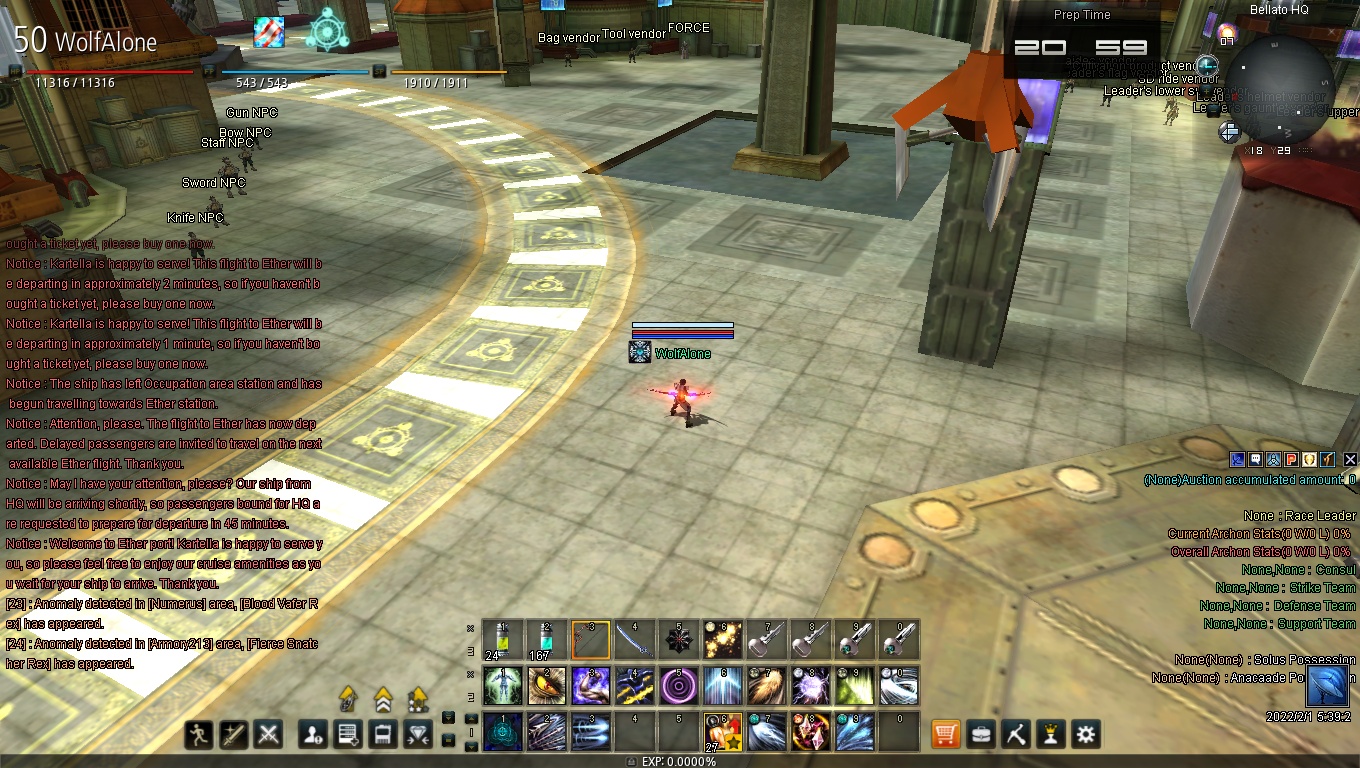The image size is (1360, 768).
Task: Click the speech bubble chat icon
Action: point(1255,460)
